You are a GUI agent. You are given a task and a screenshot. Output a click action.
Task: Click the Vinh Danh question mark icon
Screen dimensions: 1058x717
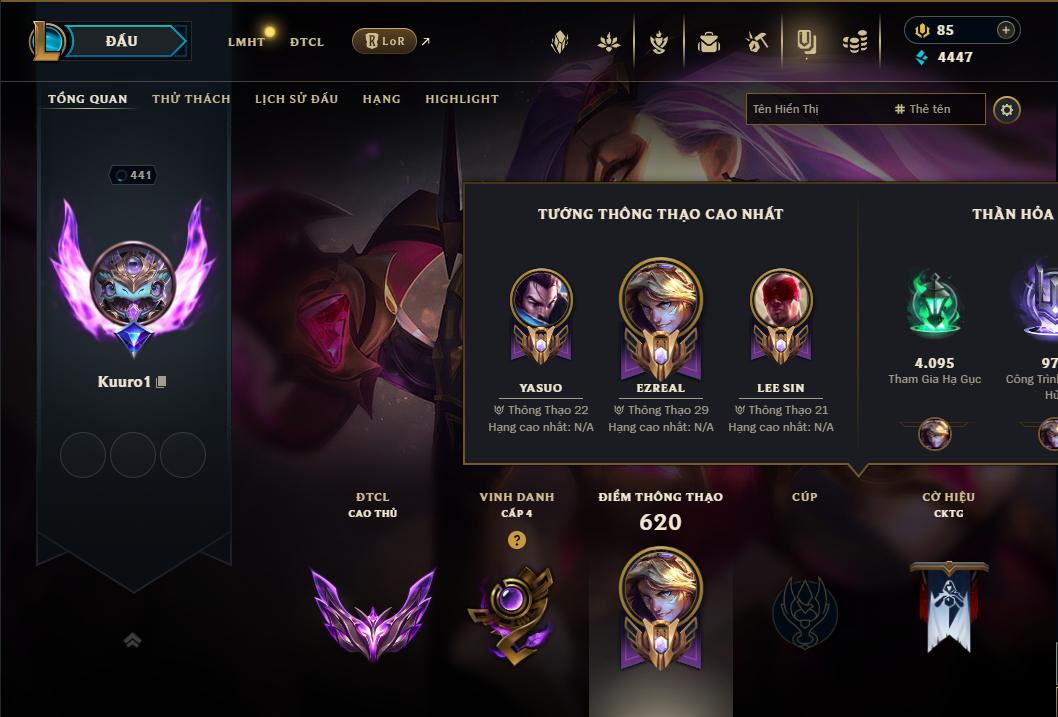pos(516,540)
